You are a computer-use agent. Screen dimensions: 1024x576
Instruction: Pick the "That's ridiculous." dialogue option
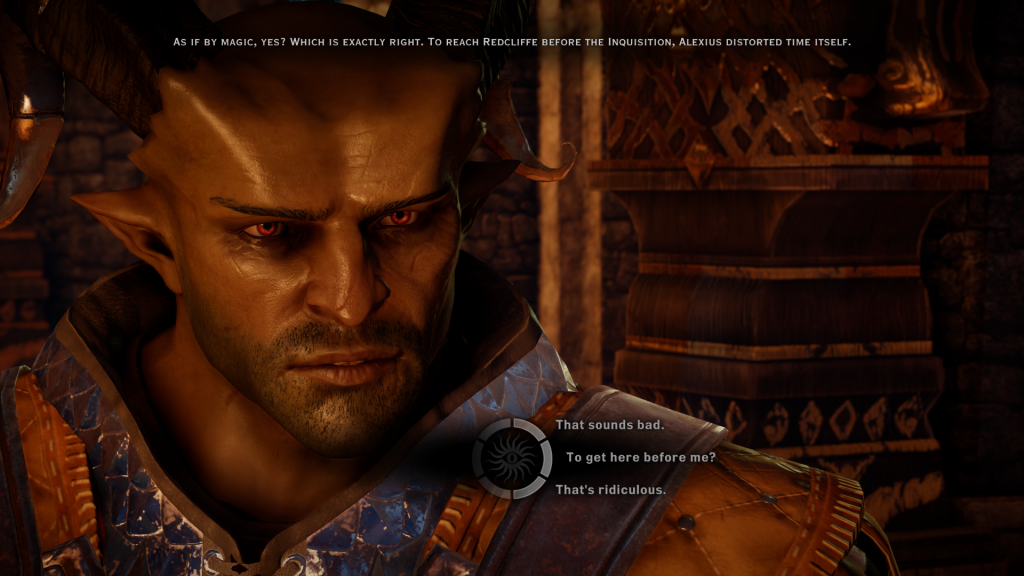pyautogui.click(x=610, y=490)
